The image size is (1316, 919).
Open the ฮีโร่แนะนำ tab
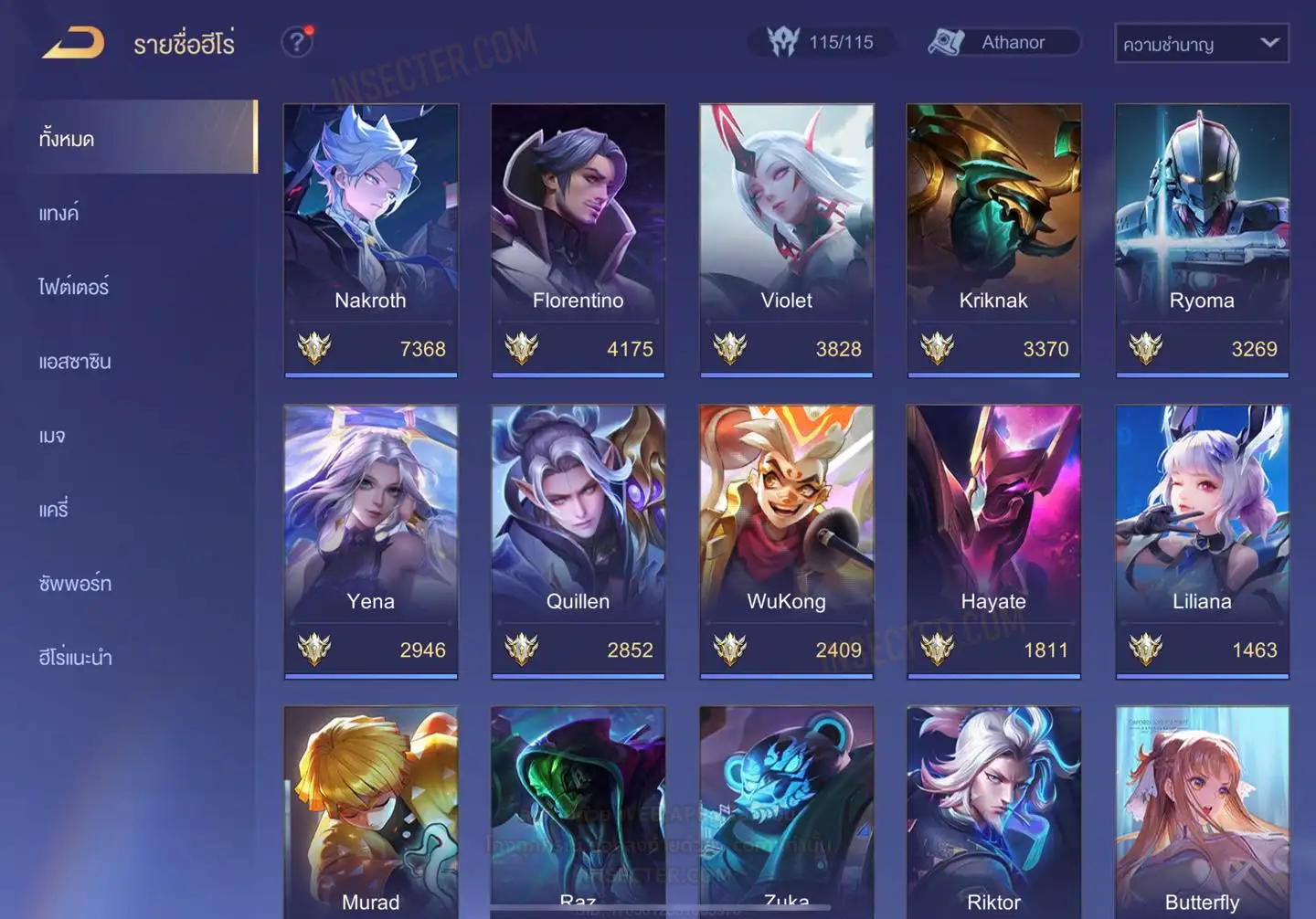pos(75,658)
